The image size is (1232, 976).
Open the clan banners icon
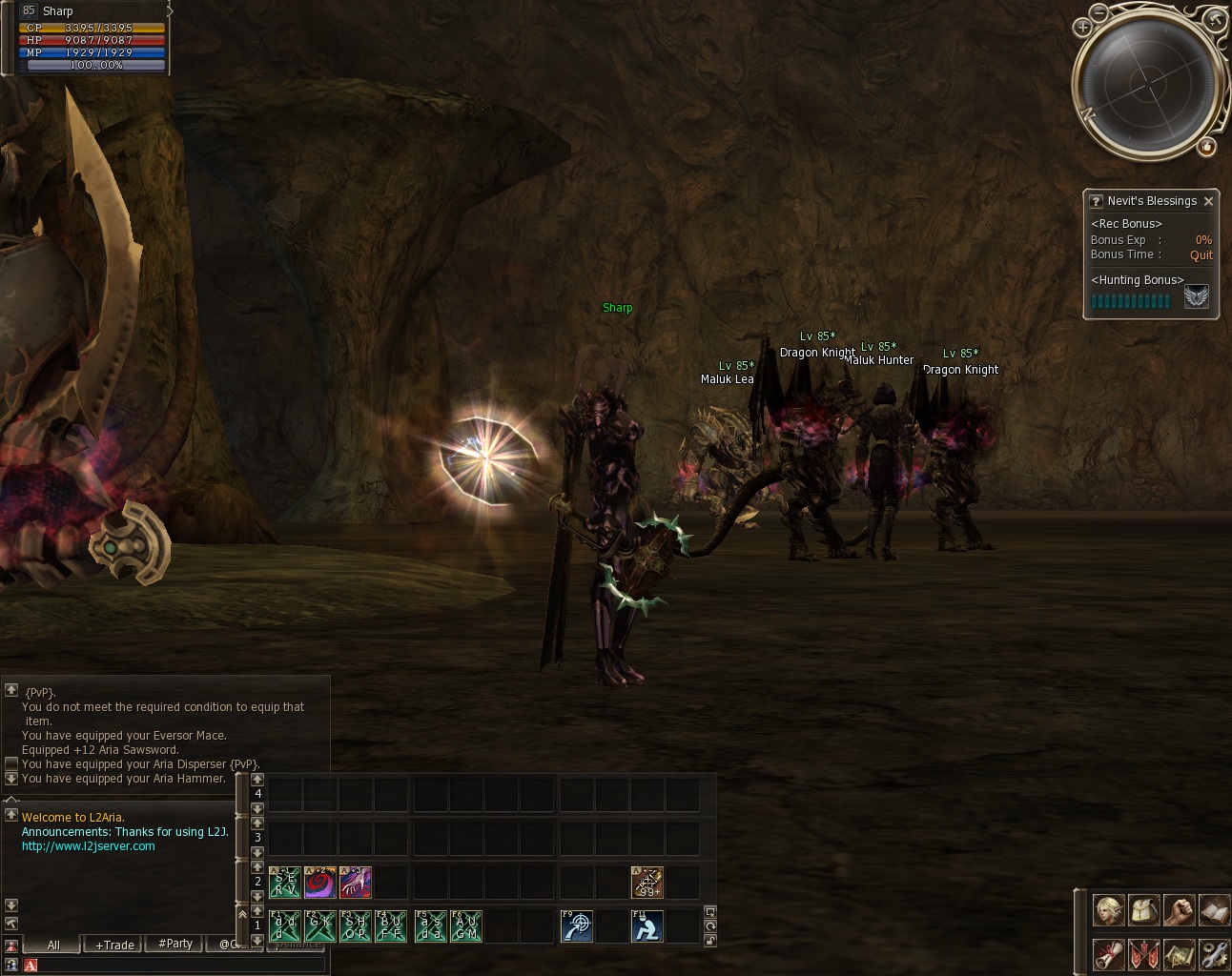1143,953
